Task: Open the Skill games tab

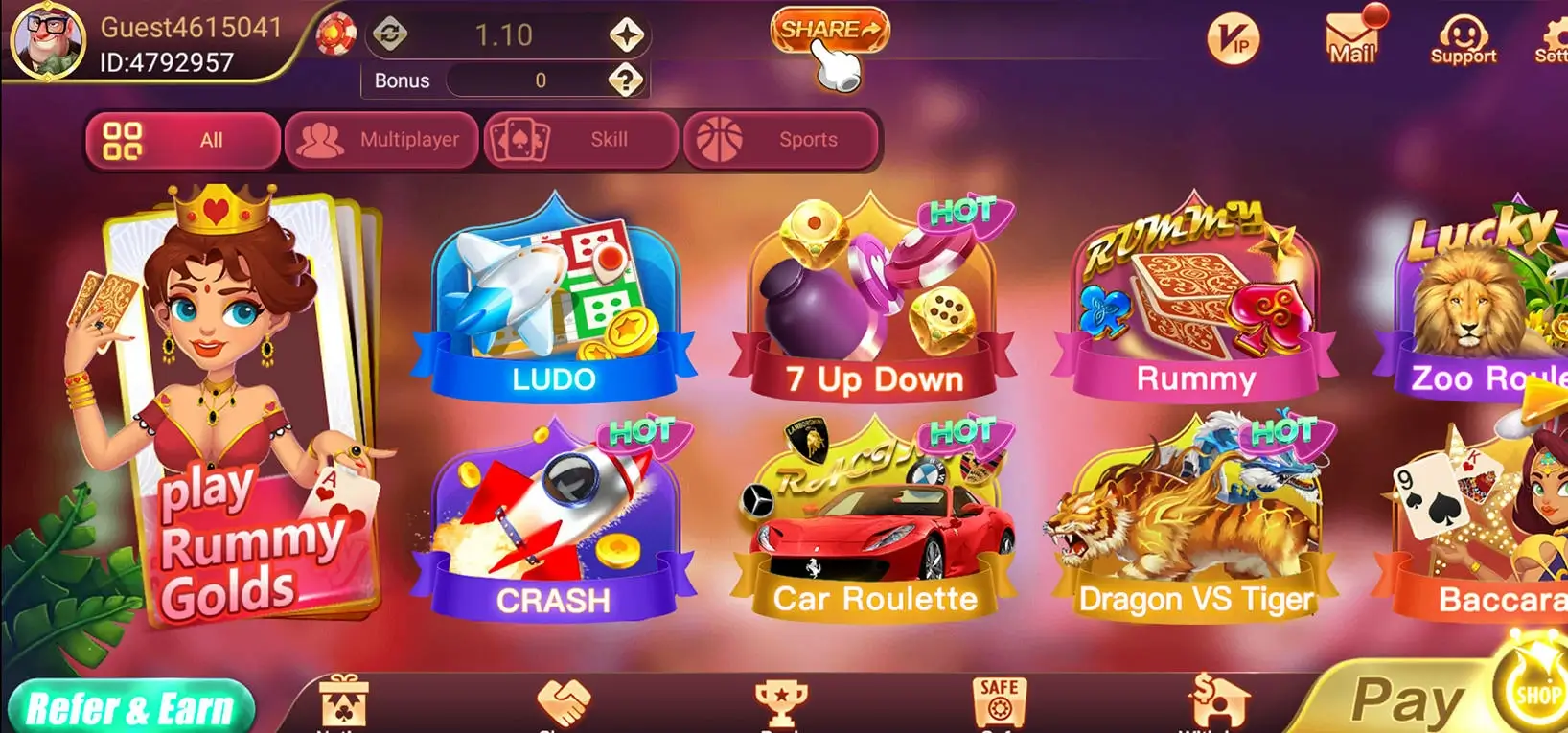Action: pyautogui.click(x=580, y=140)
